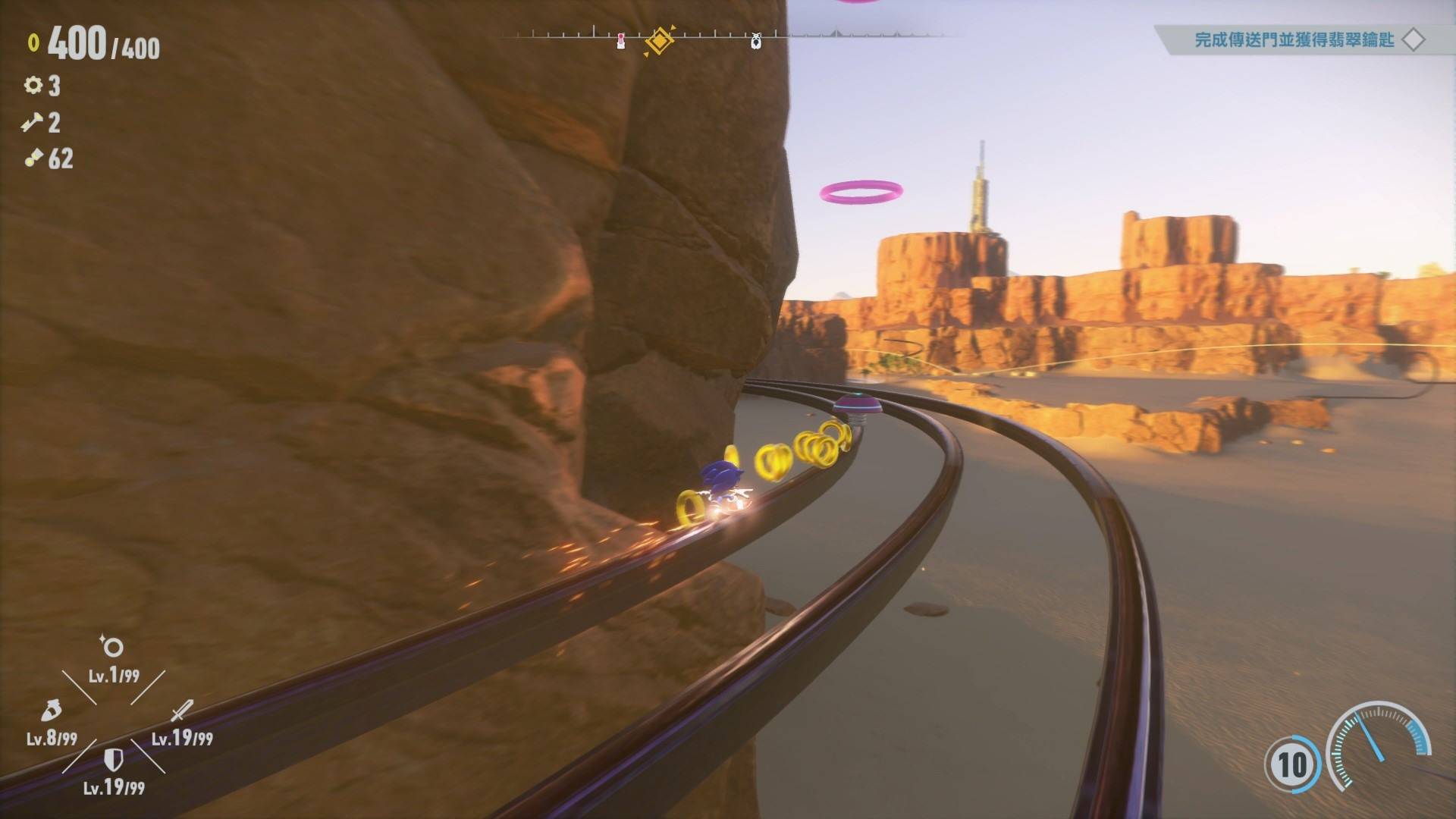Select the vault key counter icon
This screenshot has height=819, width=1456.
(33, 122)
